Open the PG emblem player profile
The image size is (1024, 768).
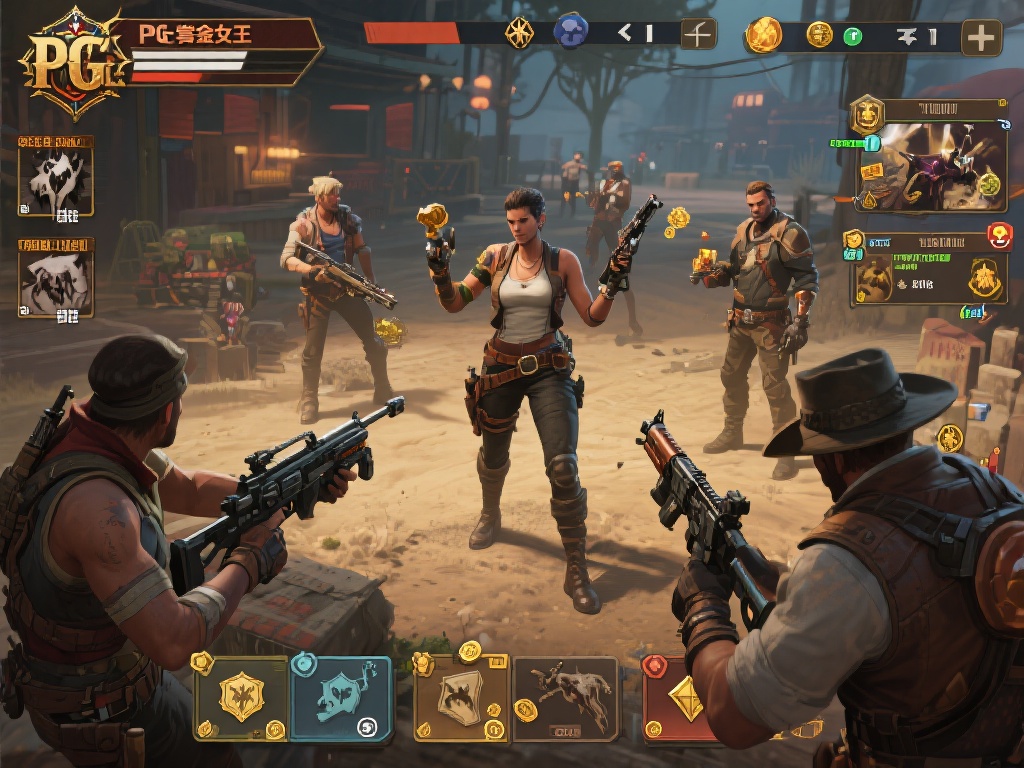tap(66, 62)
